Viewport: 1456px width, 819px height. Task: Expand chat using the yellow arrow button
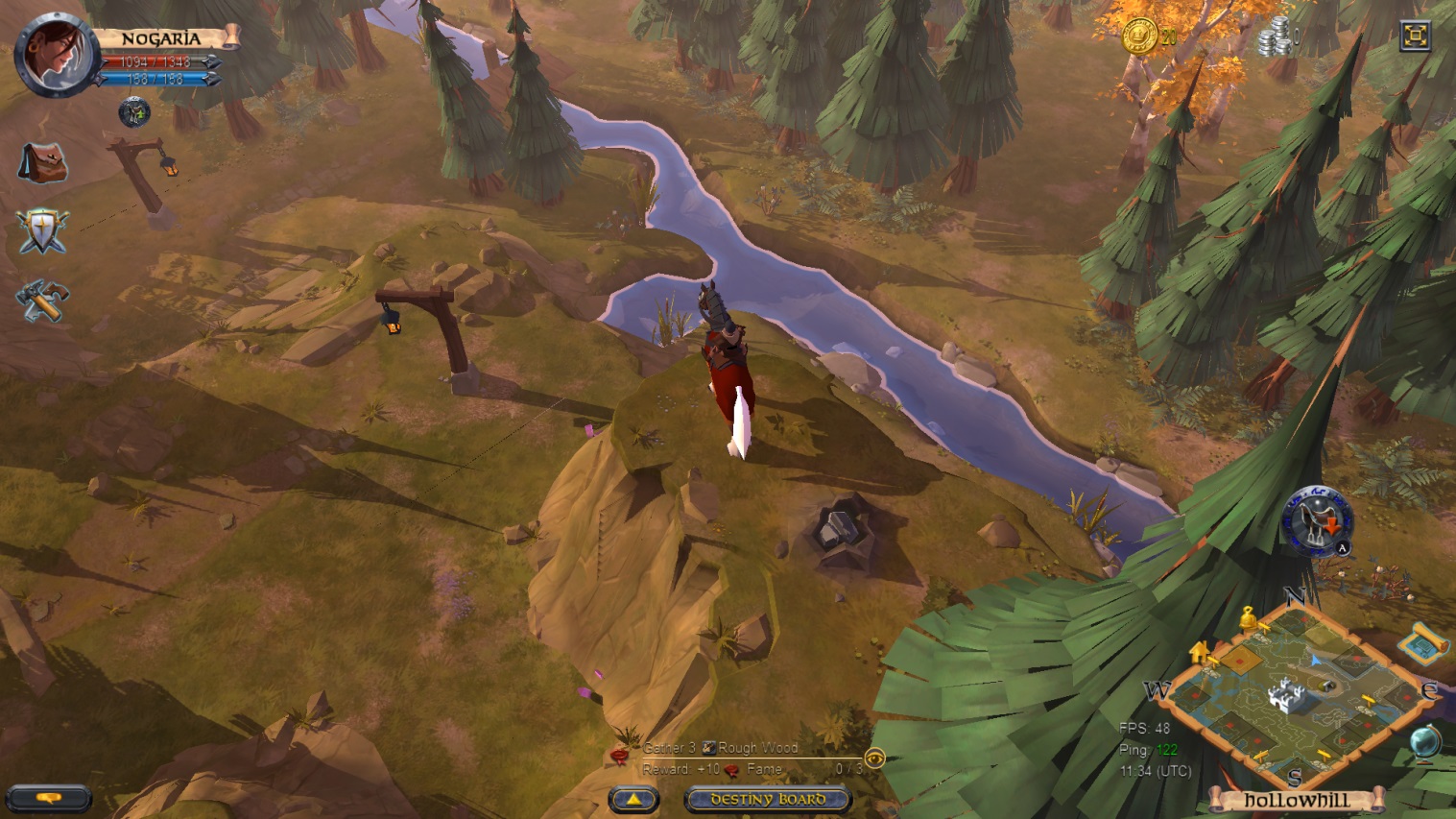click(x=632, y=798)
